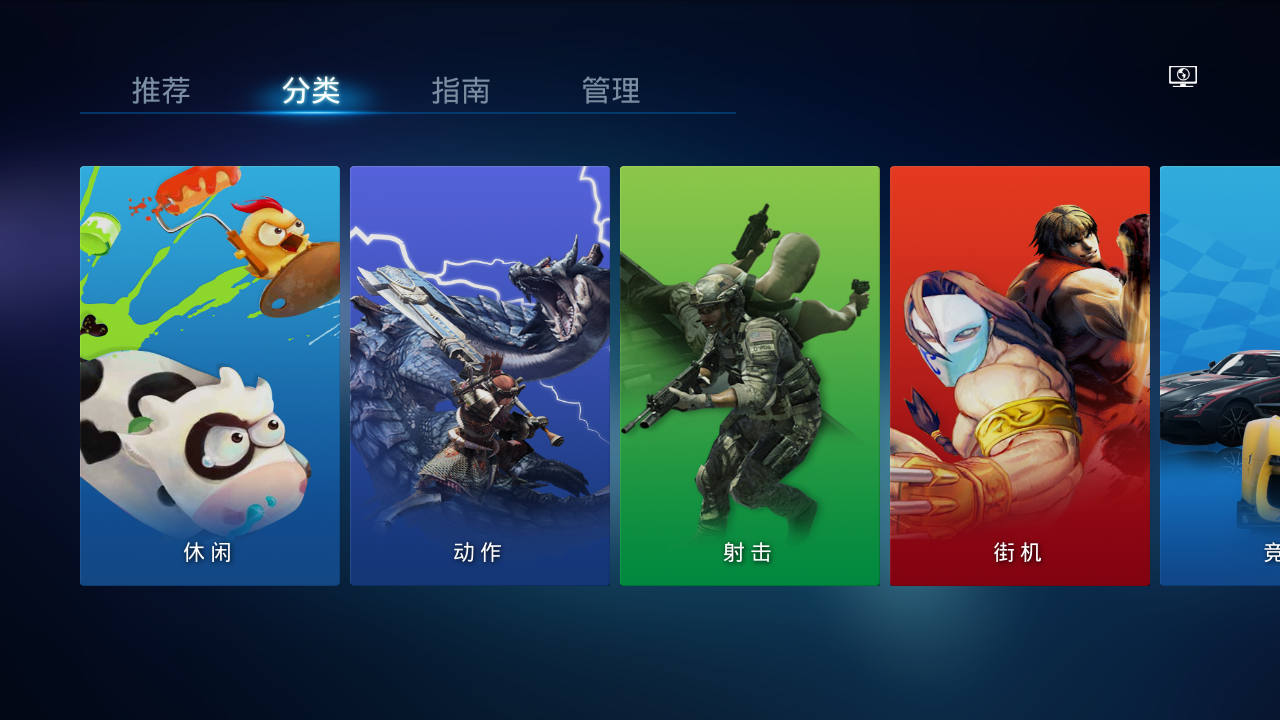
Task: Switch to the 指南 guide tab
Action: [460, 90]
